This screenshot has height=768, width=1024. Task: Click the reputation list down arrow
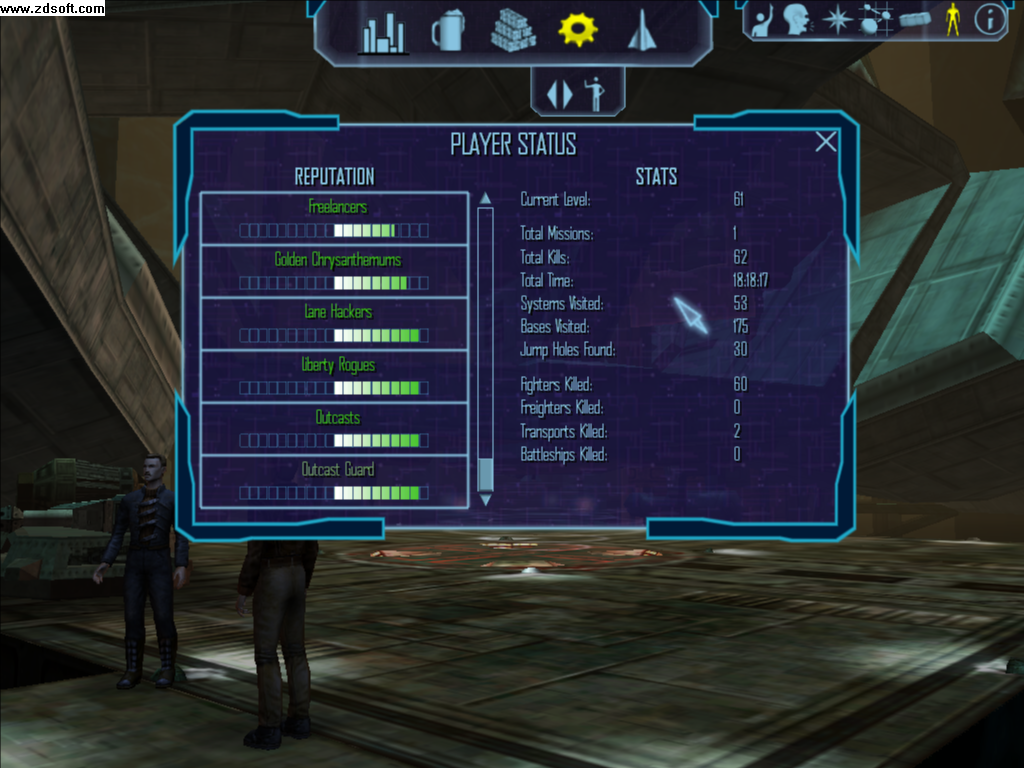(x=486, y=499)
